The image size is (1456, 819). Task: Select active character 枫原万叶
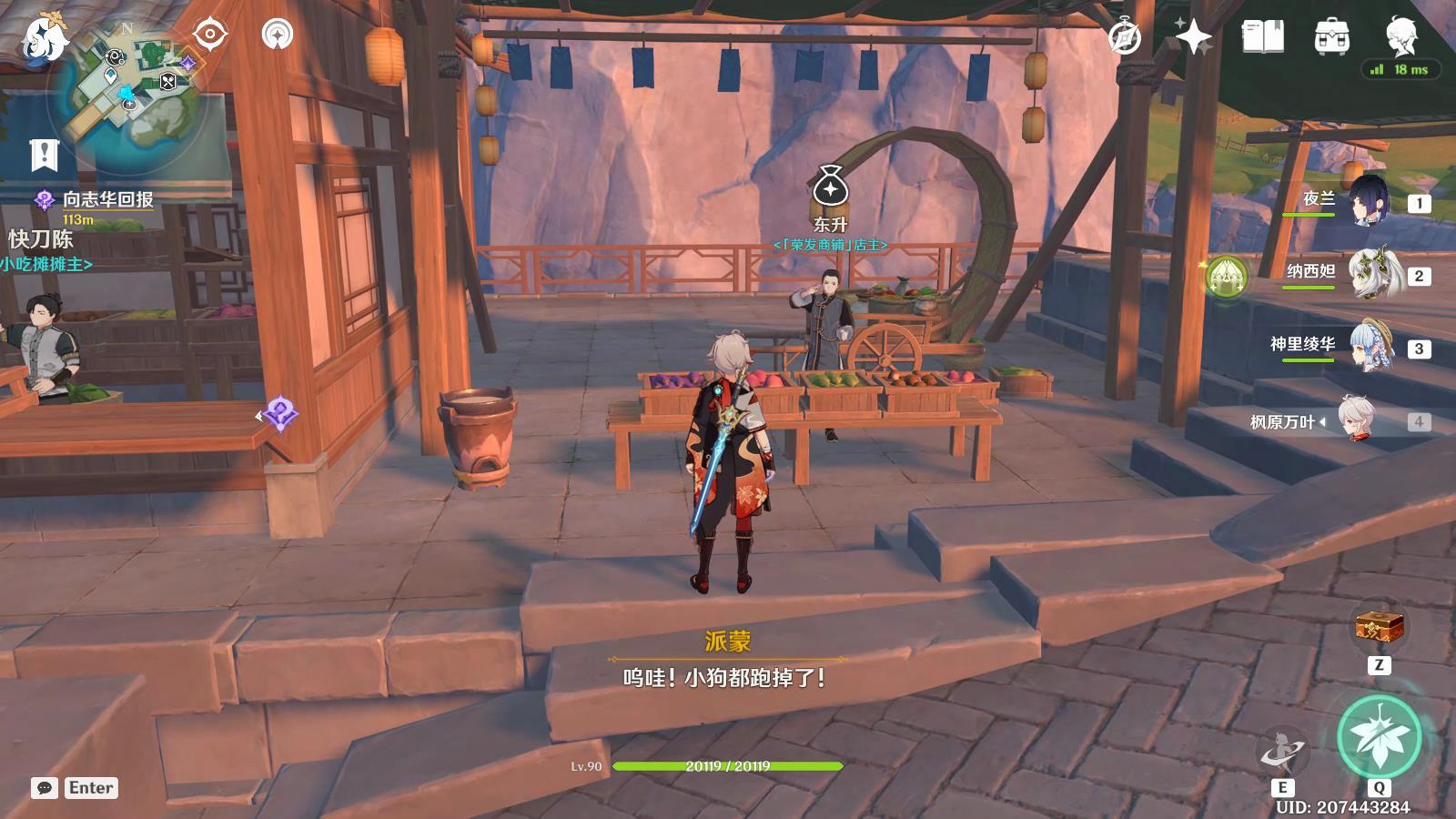[1357, 420]
